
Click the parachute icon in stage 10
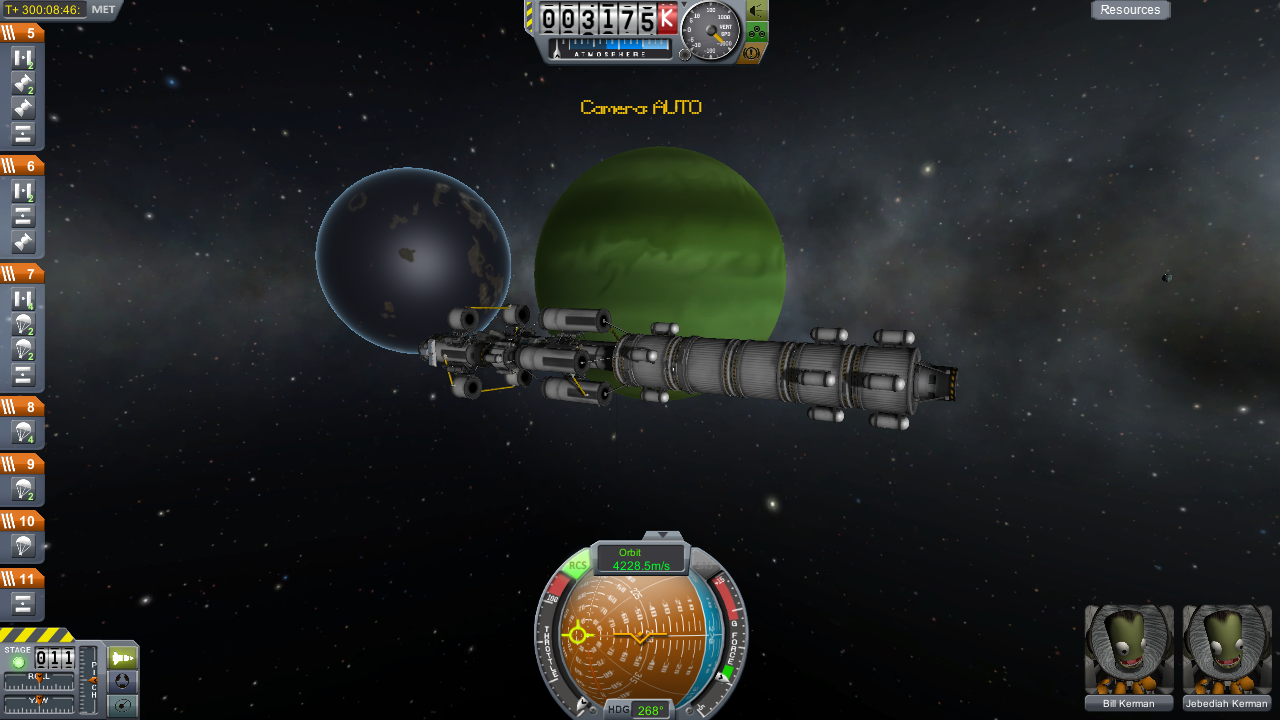pyautogui.click(x=24, y=546)
